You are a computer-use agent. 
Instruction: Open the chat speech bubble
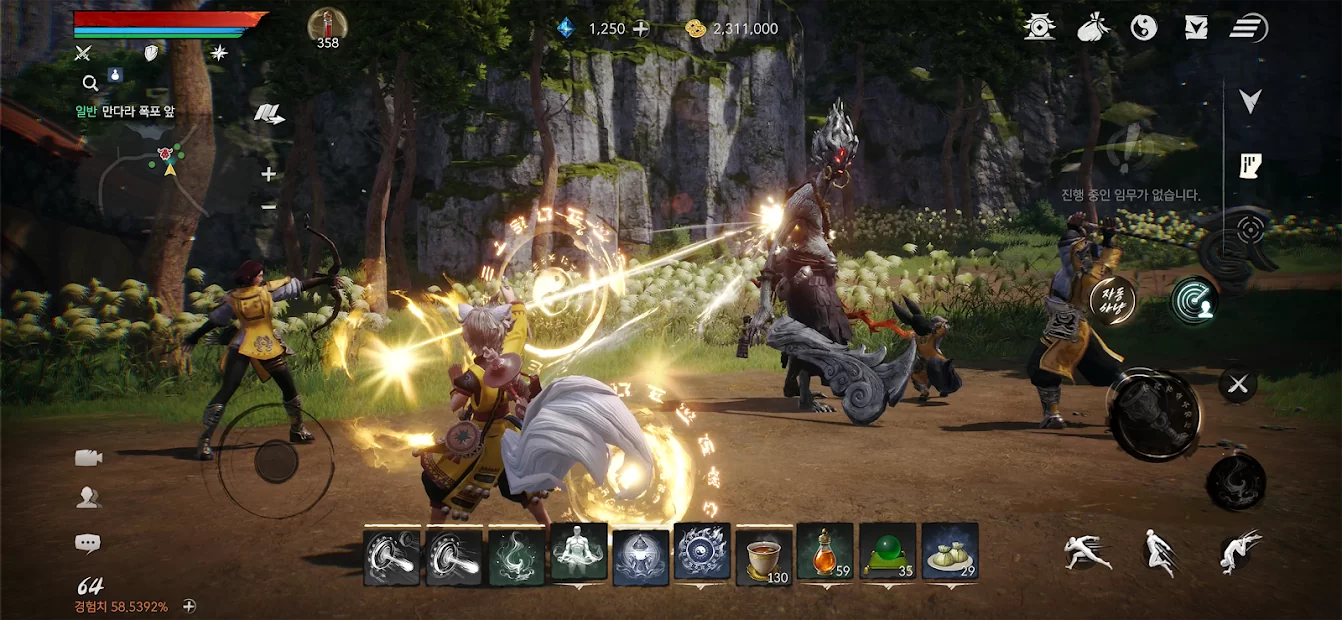[88, 543]
